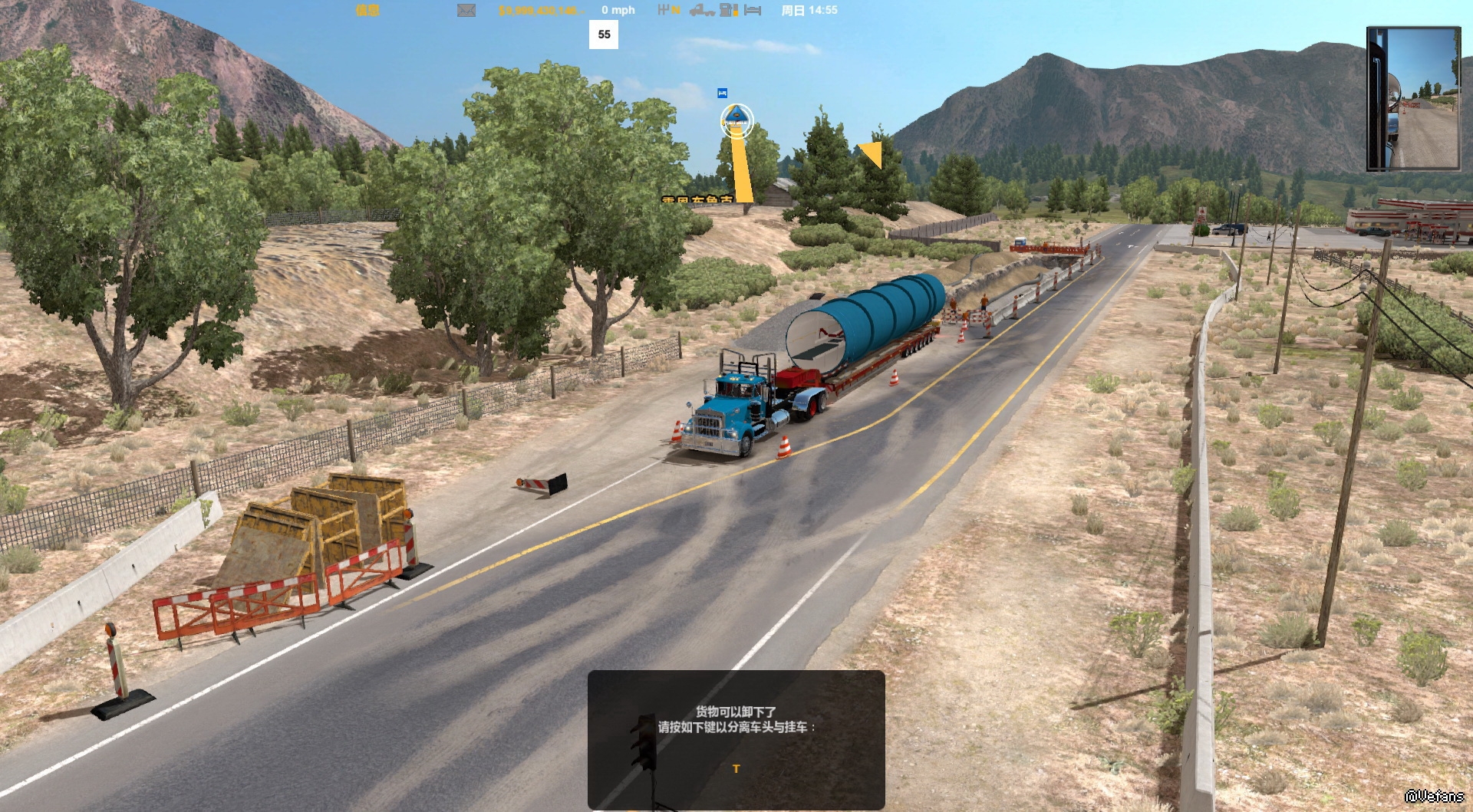
Task: Click the bed rest indicator icon
Action: (753, 11)
